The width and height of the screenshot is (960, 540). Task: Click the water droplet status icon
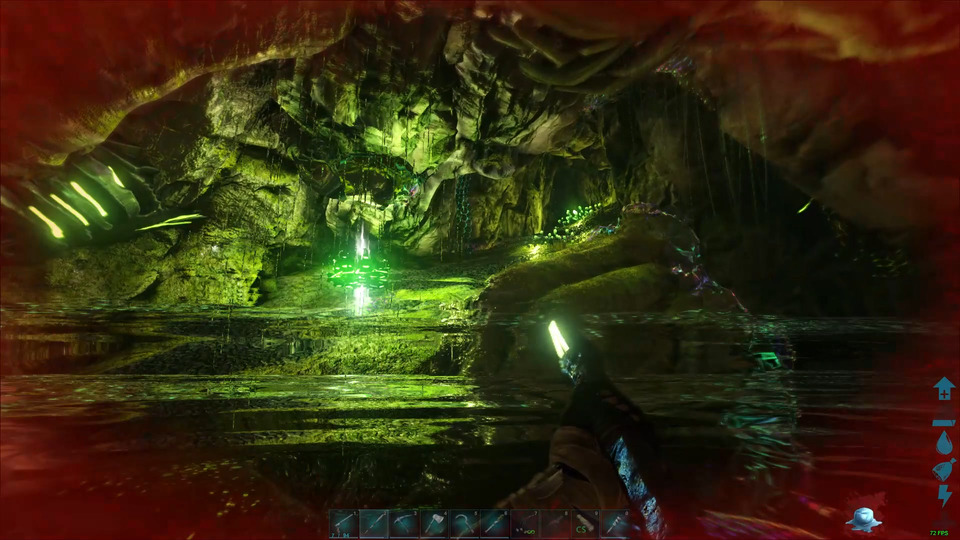[x=944, y=443]
